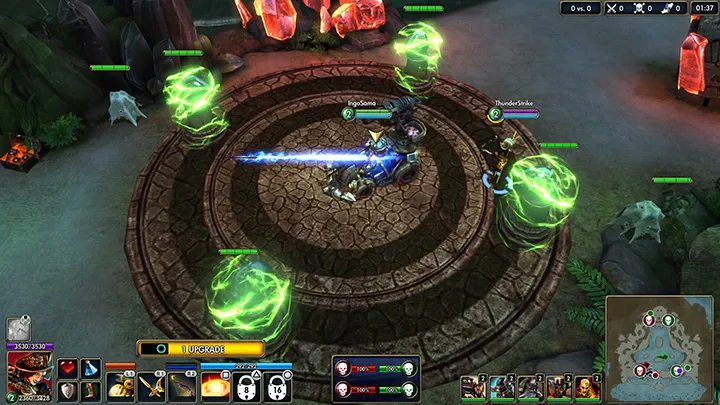Use the blue potion flask item
Viewport: 720px width, 405px height.
(90, 369)
